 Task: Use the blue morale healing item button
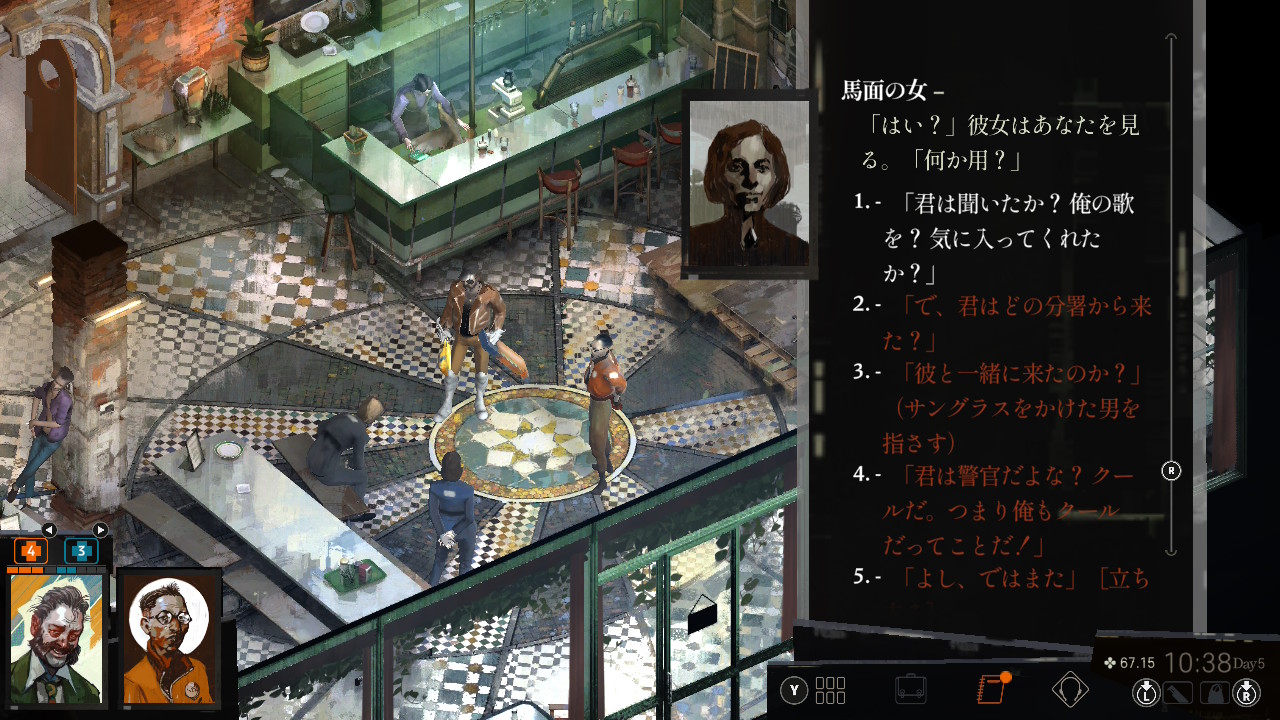coord(81,551)
